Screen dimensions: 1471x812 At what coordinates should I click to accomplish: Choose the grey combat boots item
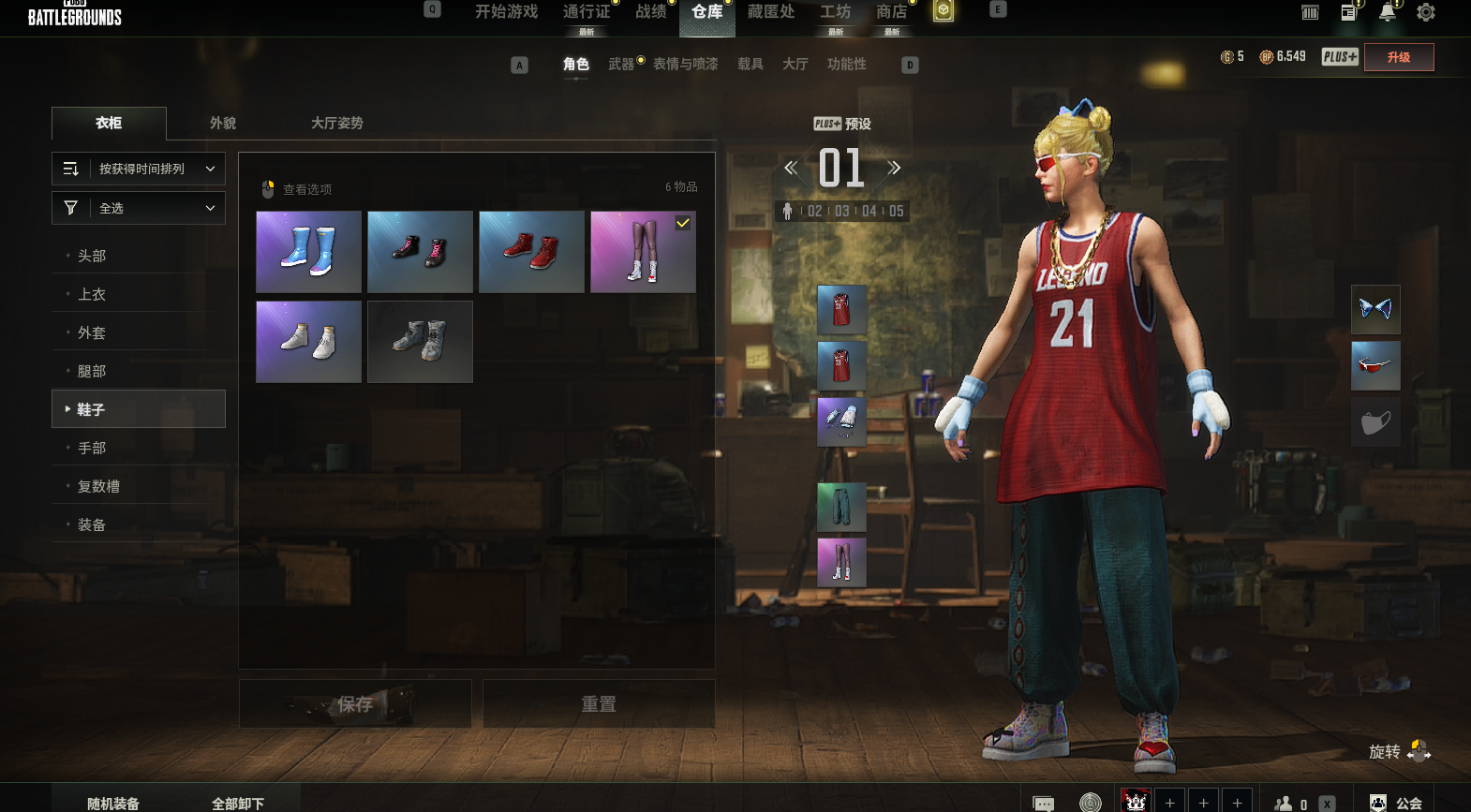420,342
